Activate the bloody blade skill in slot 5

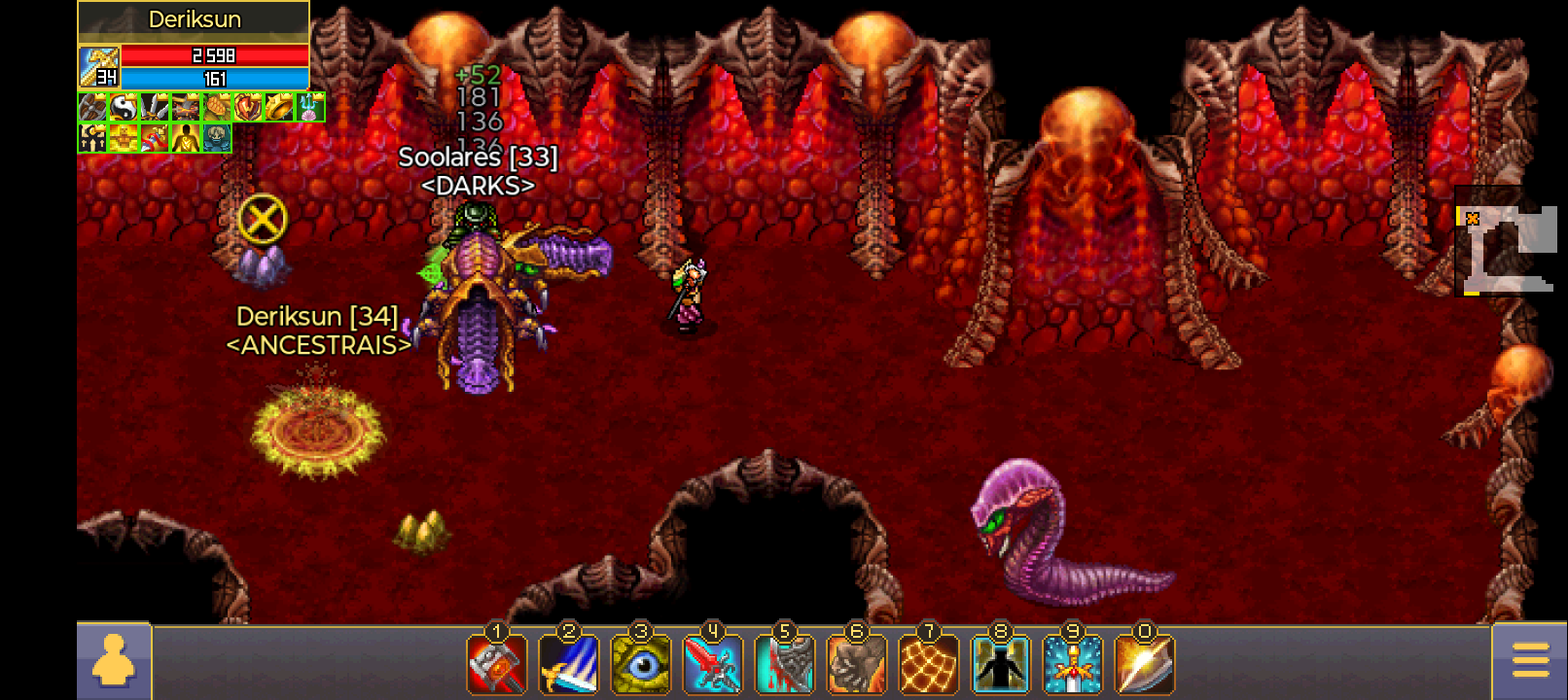click(x=785, y=664)
